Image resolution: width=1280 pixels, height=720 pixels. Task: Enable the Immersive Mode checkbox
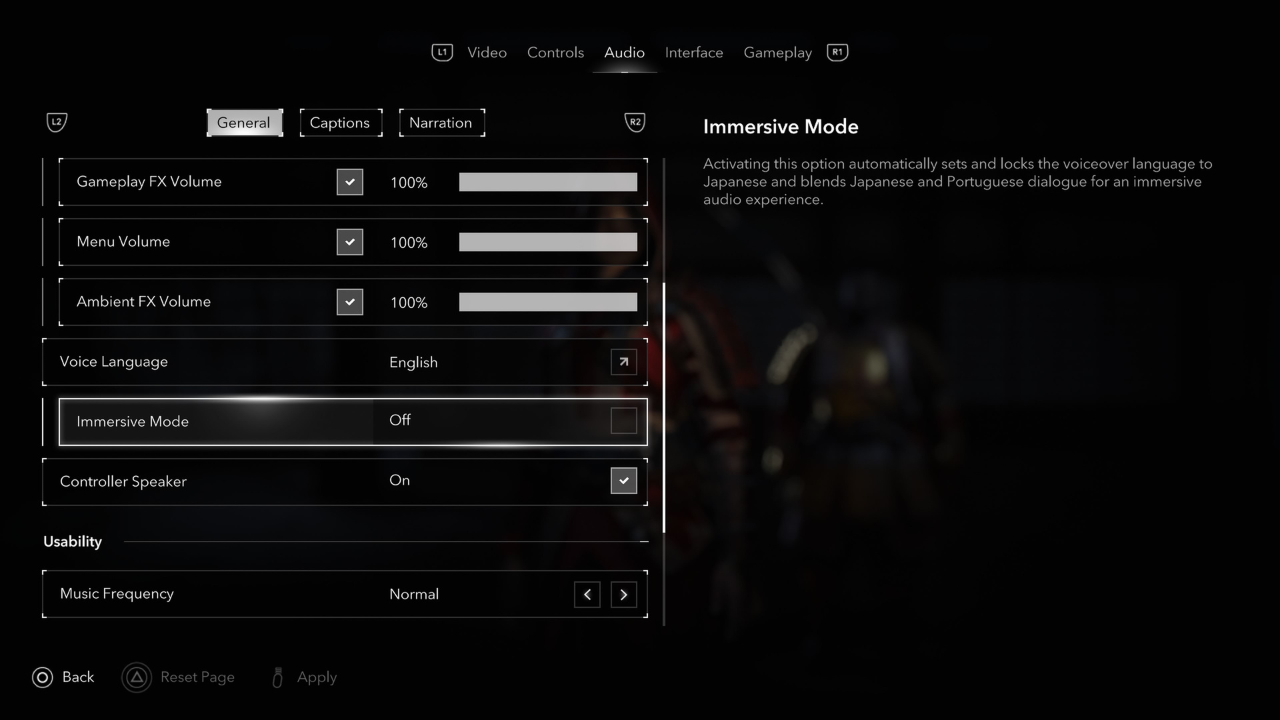tap(624, 421)
